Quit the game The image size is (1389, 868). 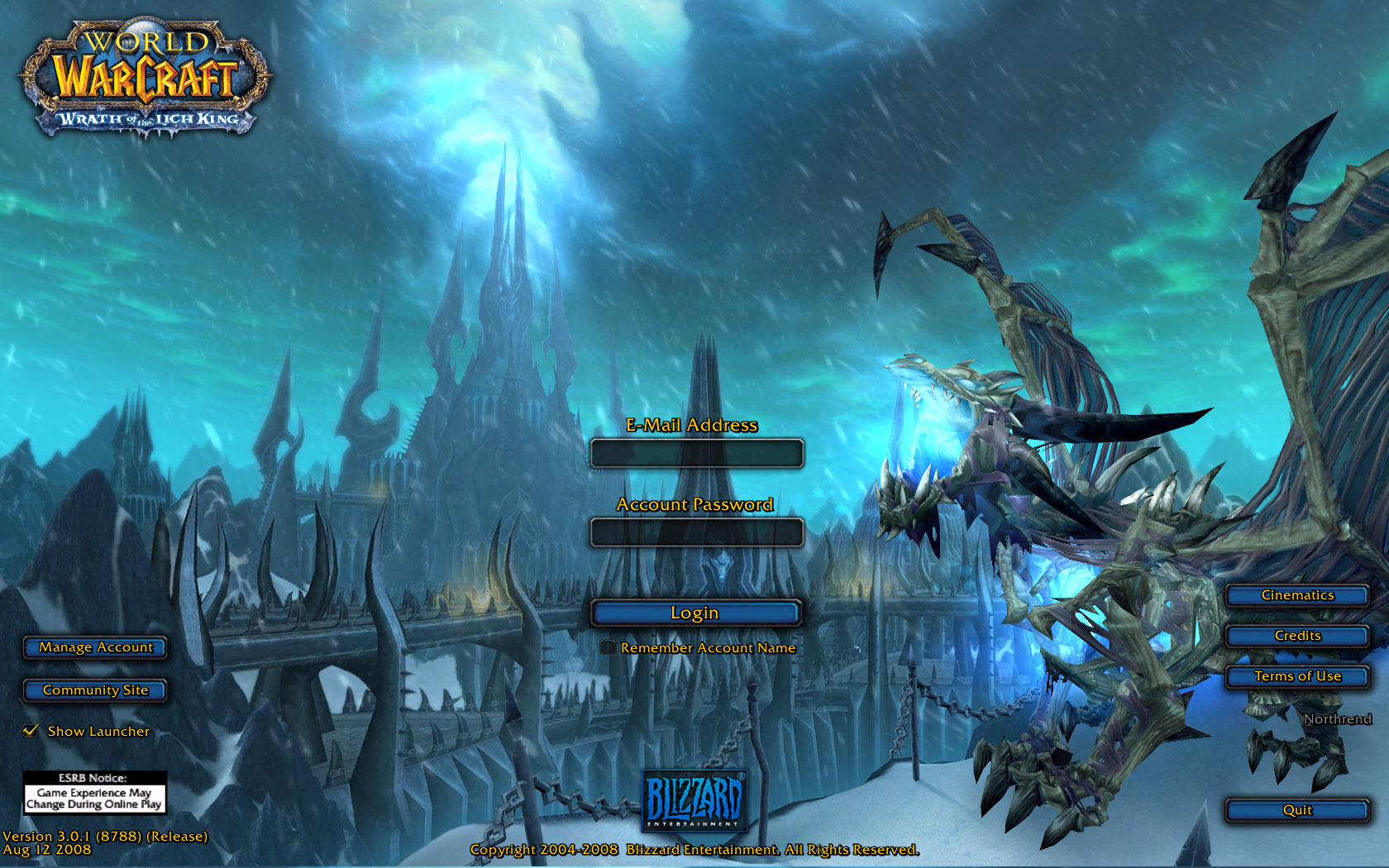point(1297,811)
